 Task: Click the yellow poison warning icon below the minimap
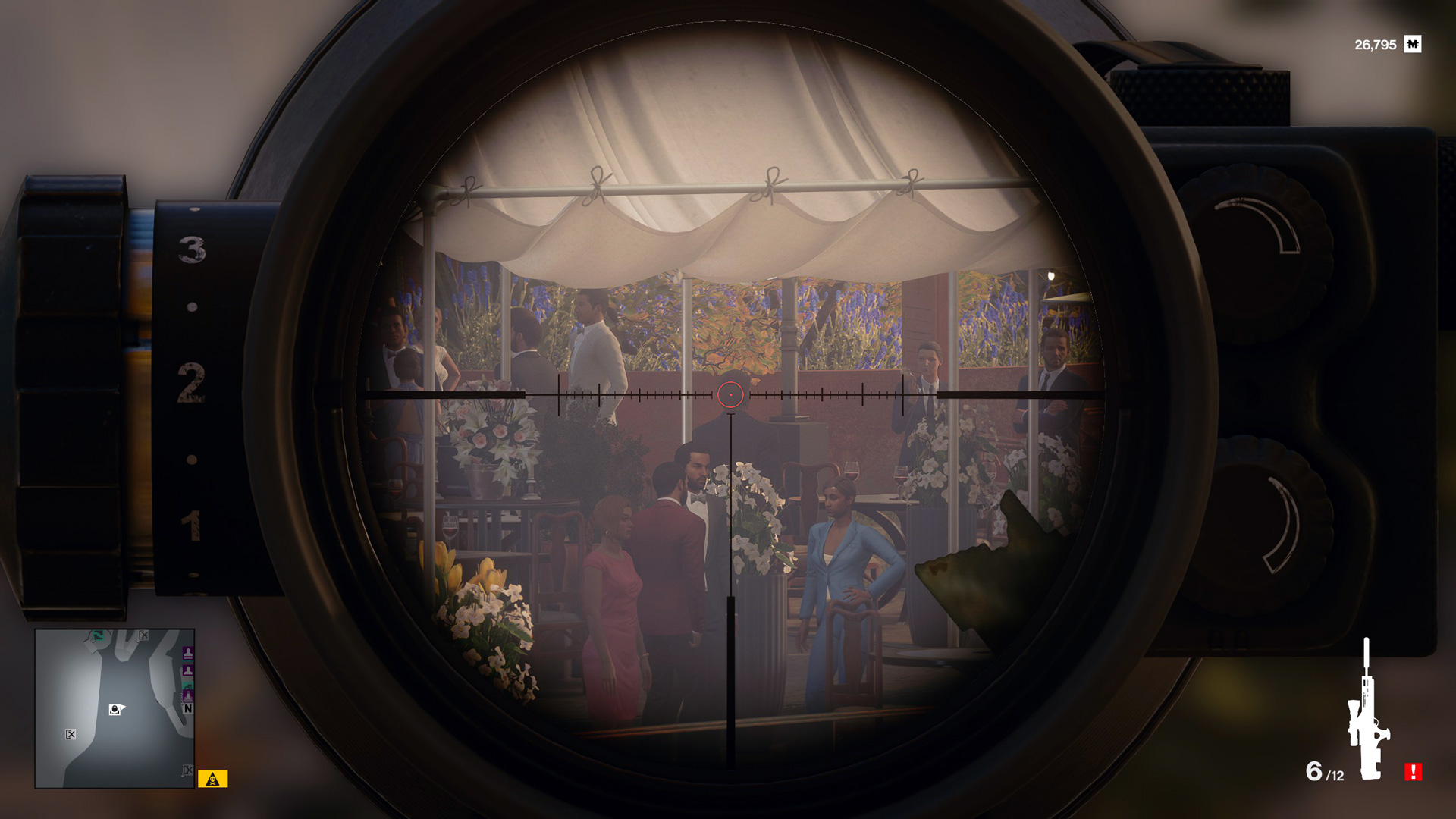[212, 778]
